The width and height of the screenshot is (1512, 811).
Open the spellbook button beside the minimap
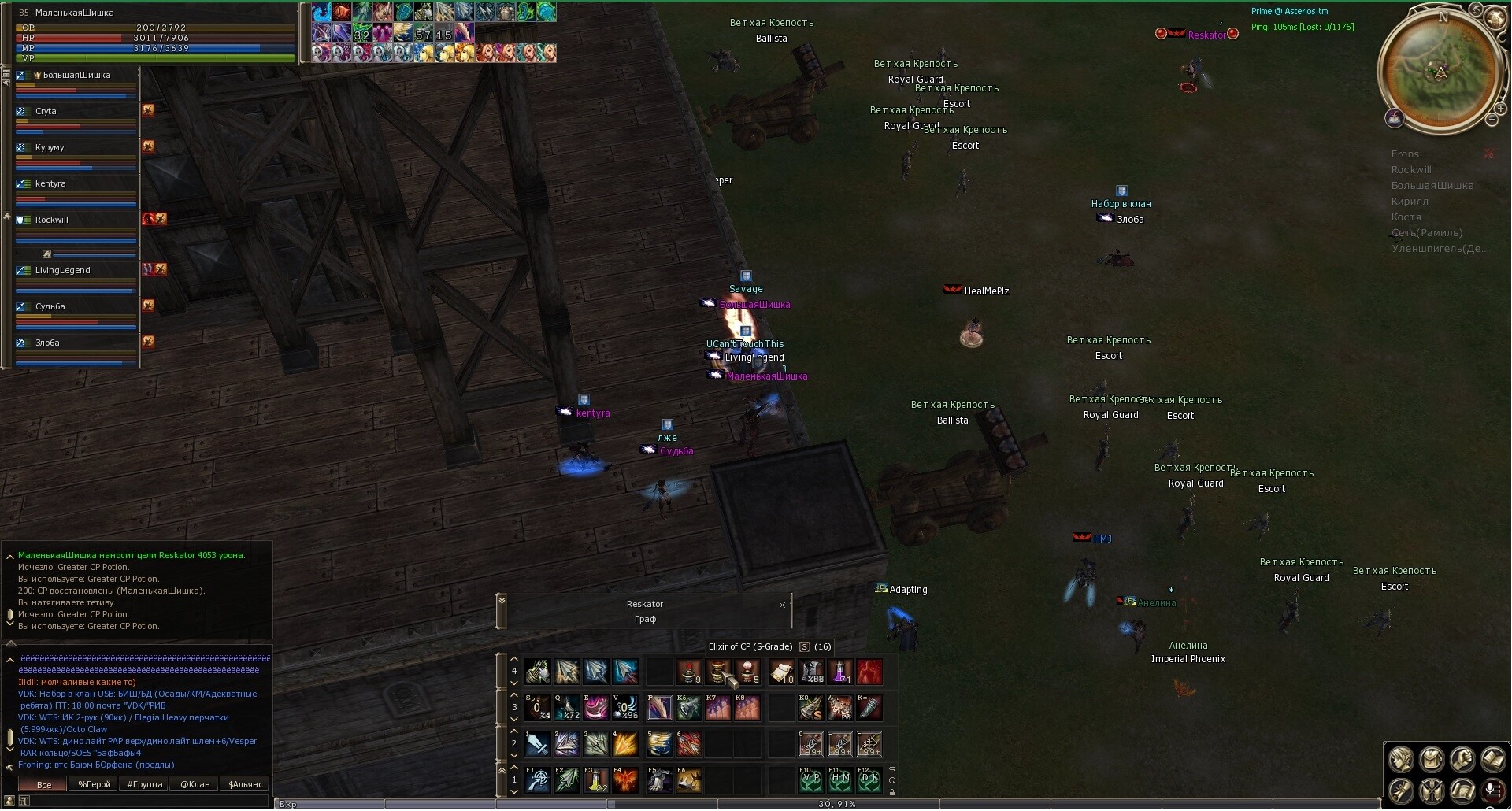[x=1394, y=119]
